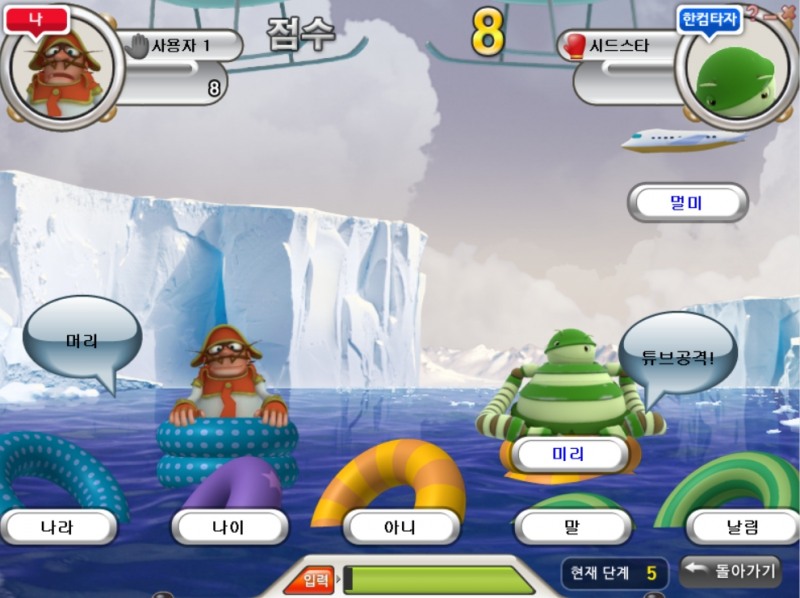Select the floating 멀미 word tile
This screenshot has height=598, width=800.
(x=687, y=203)
